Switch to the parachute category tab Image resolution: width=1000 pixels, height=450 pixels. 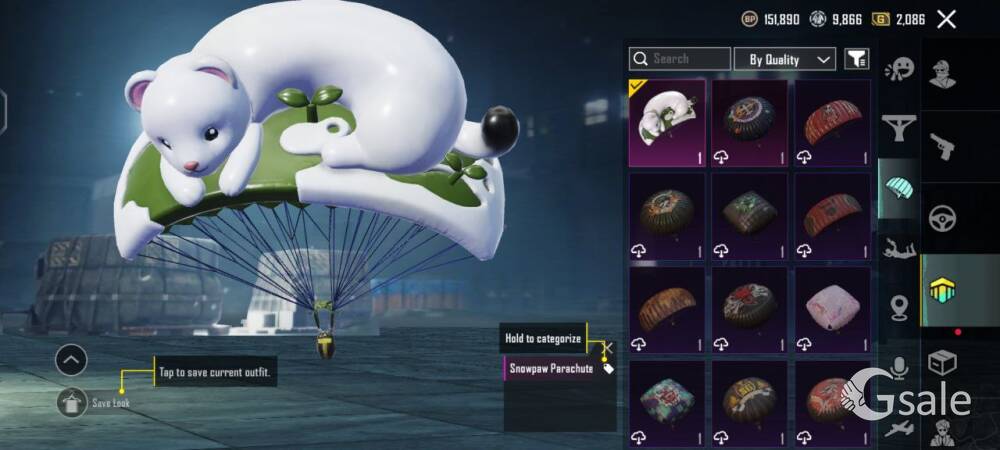899,188
